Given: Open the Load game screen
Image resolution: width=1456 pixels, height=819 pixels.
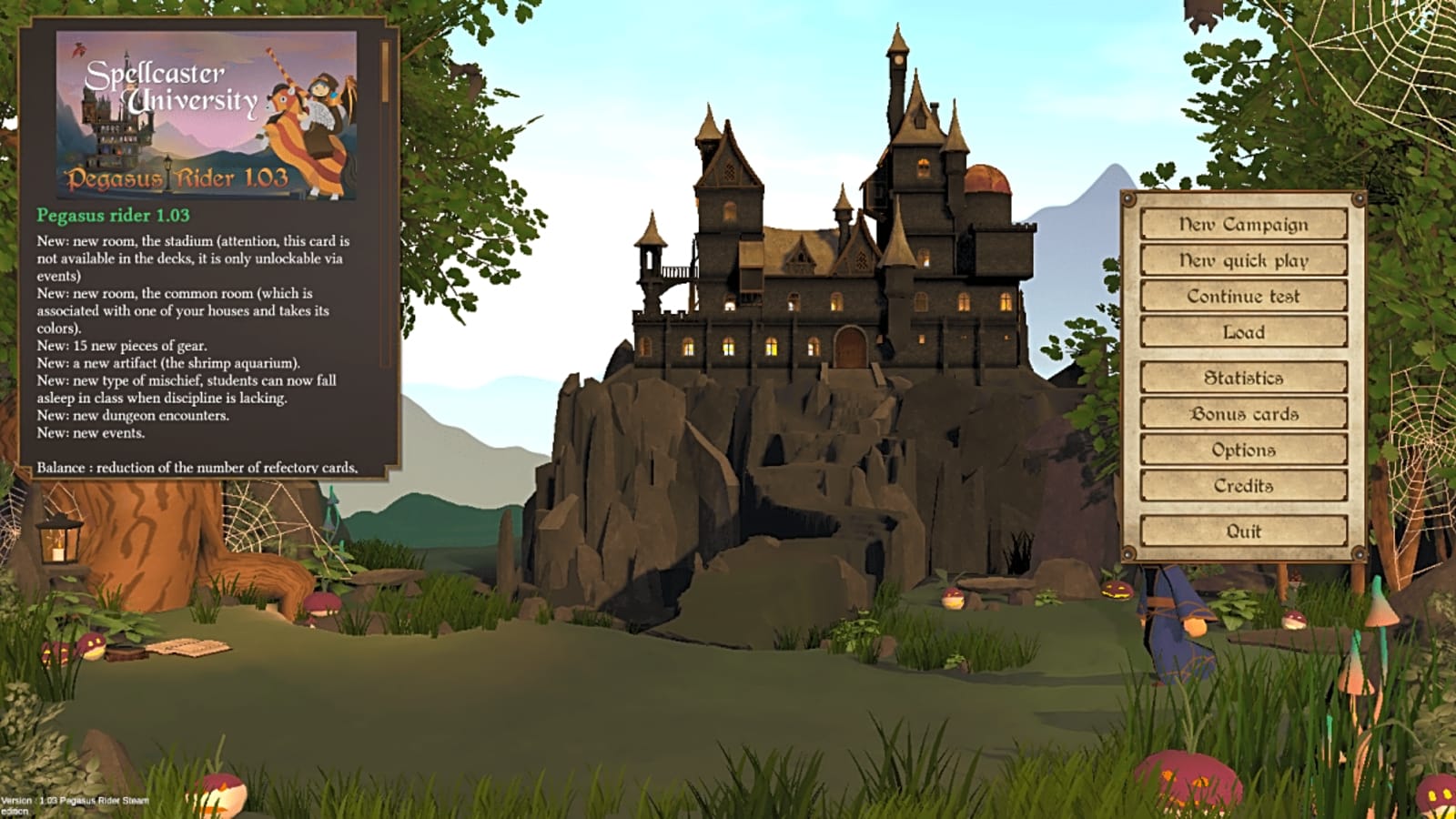Looking at the screenshot, I should pyautogui.click(x=1242, y=333).
